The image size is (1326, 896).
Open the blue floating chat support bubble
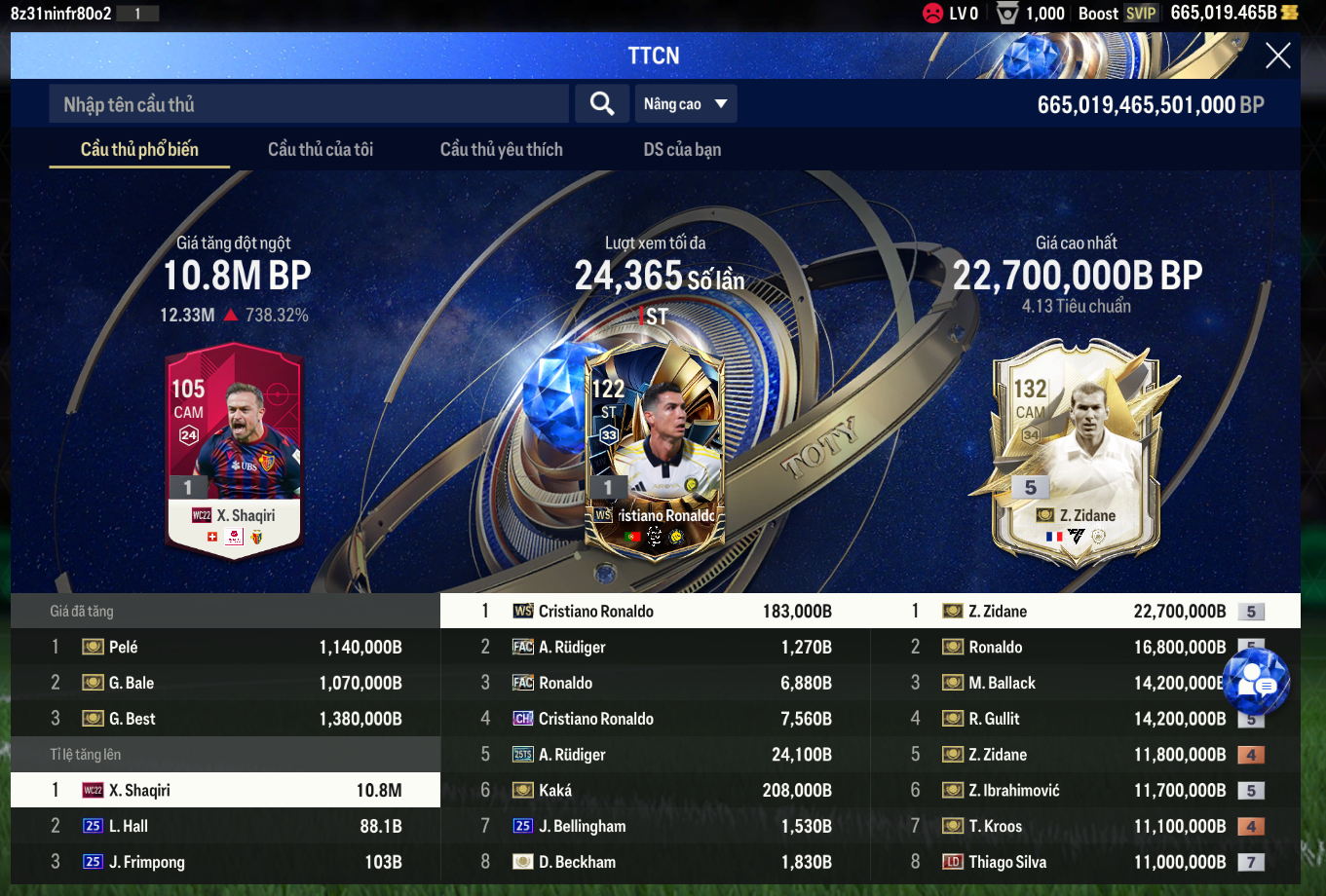coord(1256,682)
